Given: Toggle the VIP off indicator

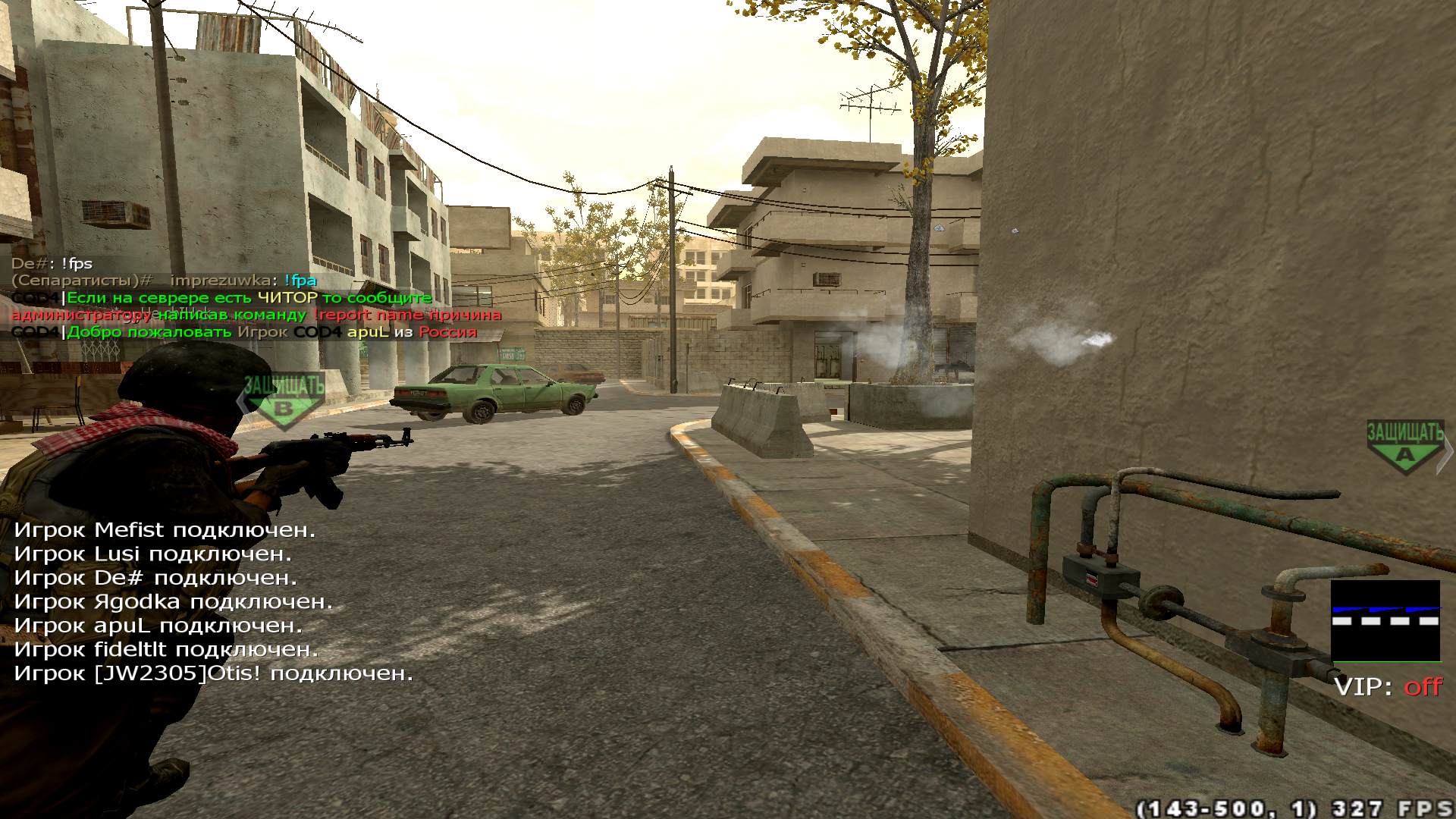Looking at the screenshot, I should [x=1388, y=687].
